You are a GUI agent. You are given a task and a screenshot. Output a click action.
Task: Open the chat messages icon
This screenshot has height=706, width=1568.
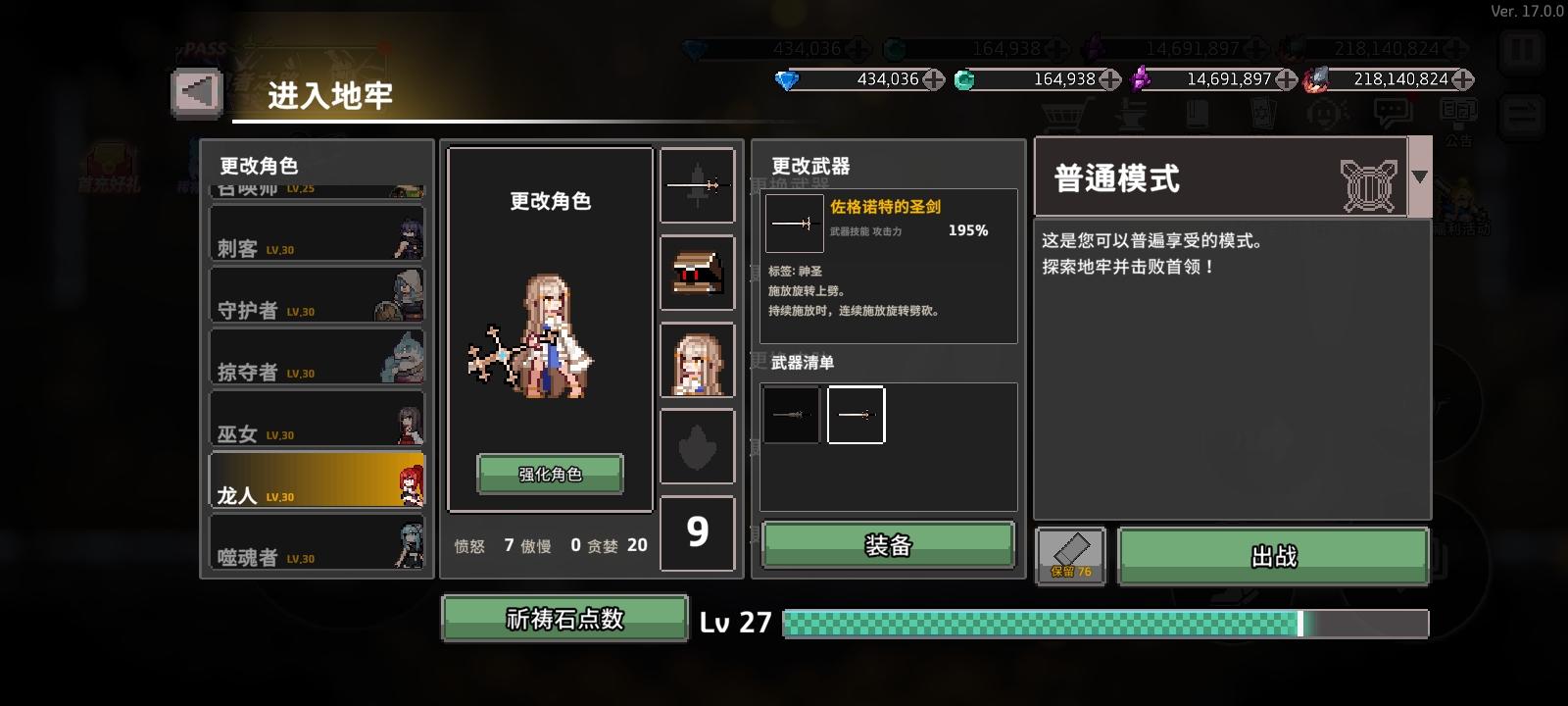click(1392, 111)
